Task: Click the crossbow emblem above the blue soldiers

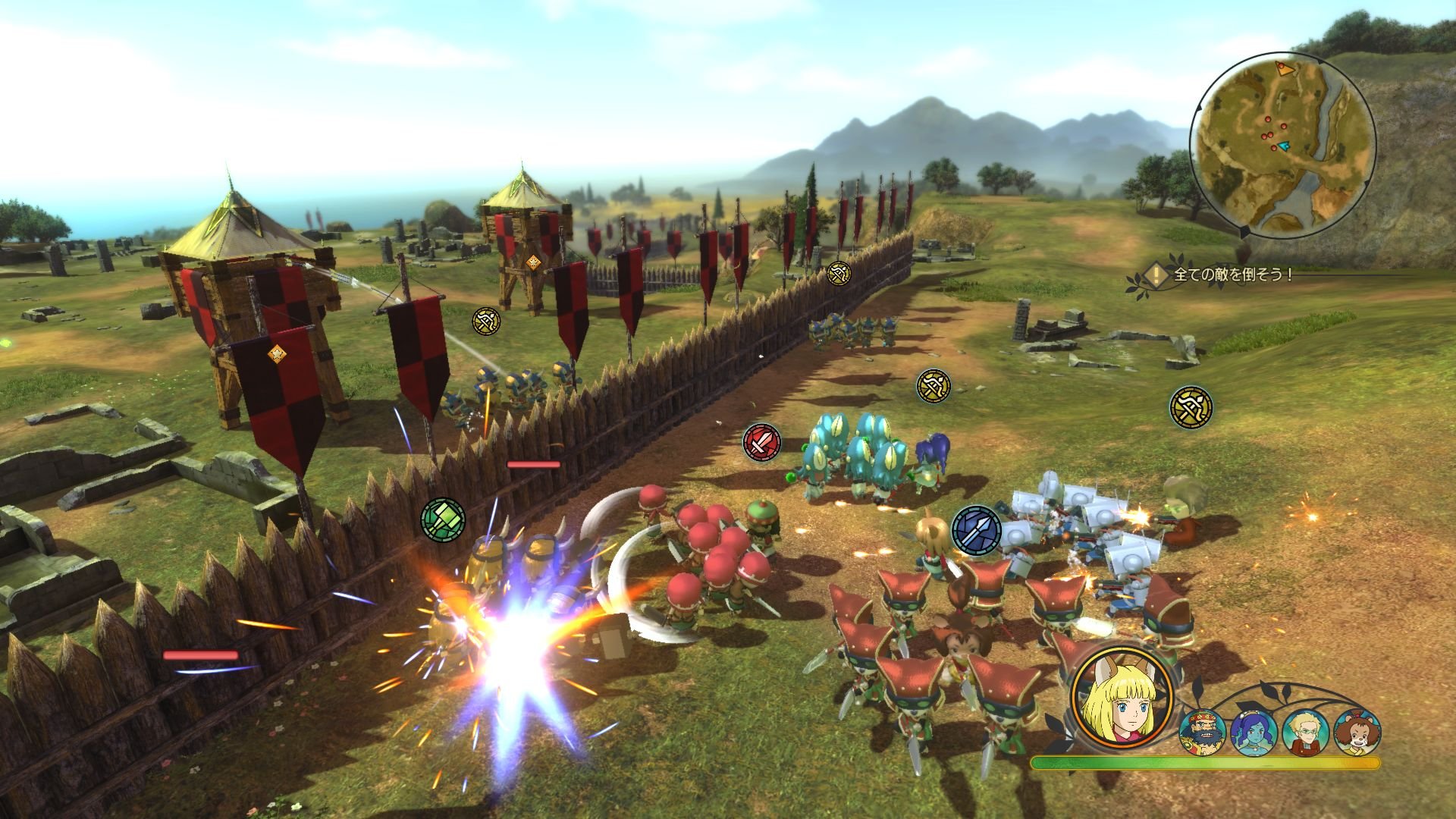Action: coord(837,274)
